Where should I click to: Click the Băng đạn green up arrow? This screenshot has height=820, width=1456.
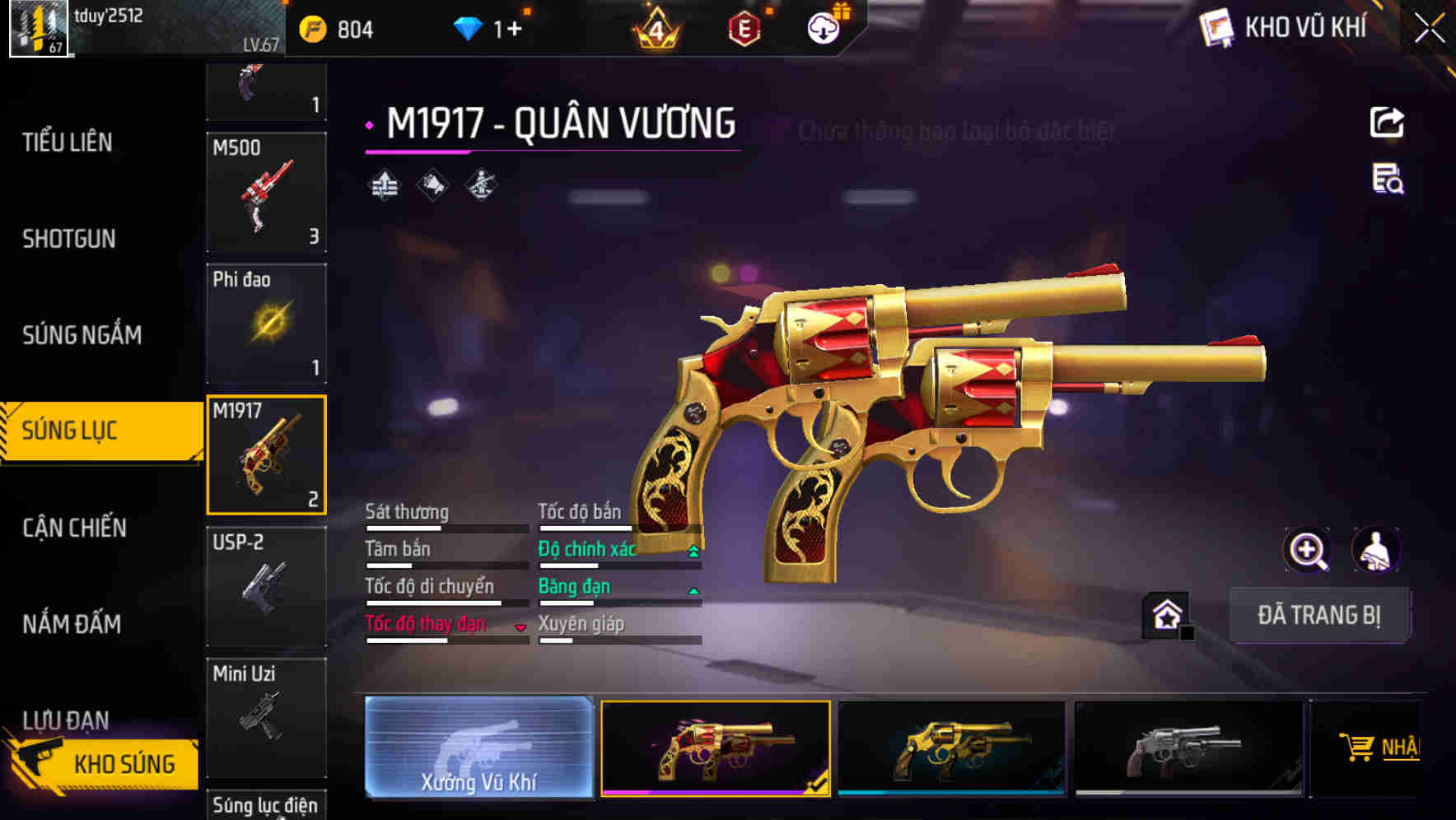(693, 589)
